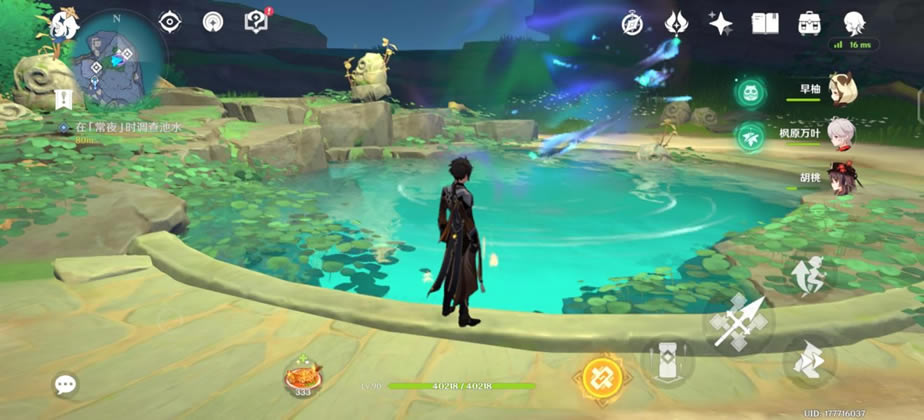Switch to party member 胡桃
This screenshot has height=420, width=924.
842,179
